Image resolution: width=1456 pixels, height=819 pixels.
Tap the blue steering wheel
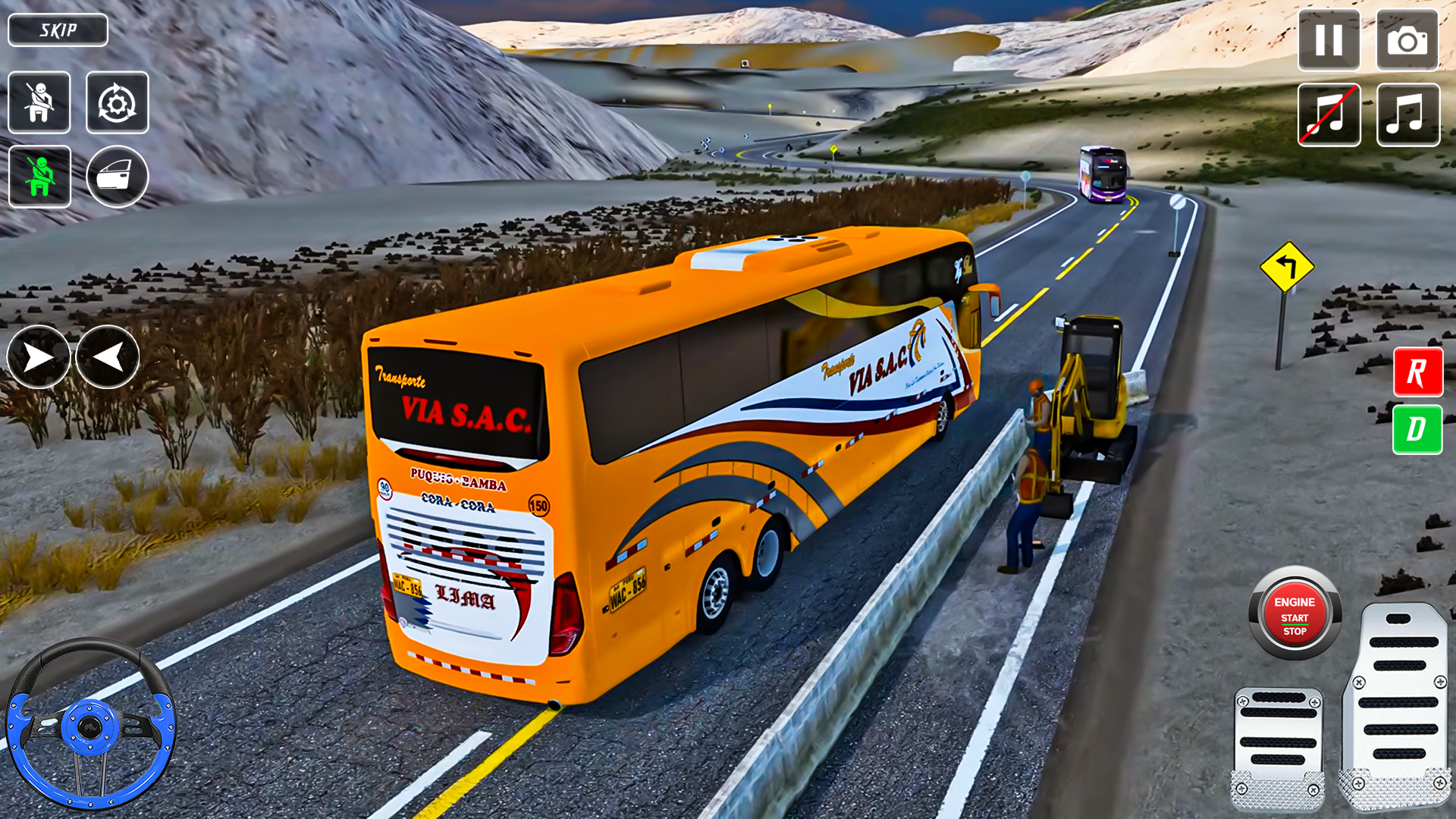coord(90,726)
